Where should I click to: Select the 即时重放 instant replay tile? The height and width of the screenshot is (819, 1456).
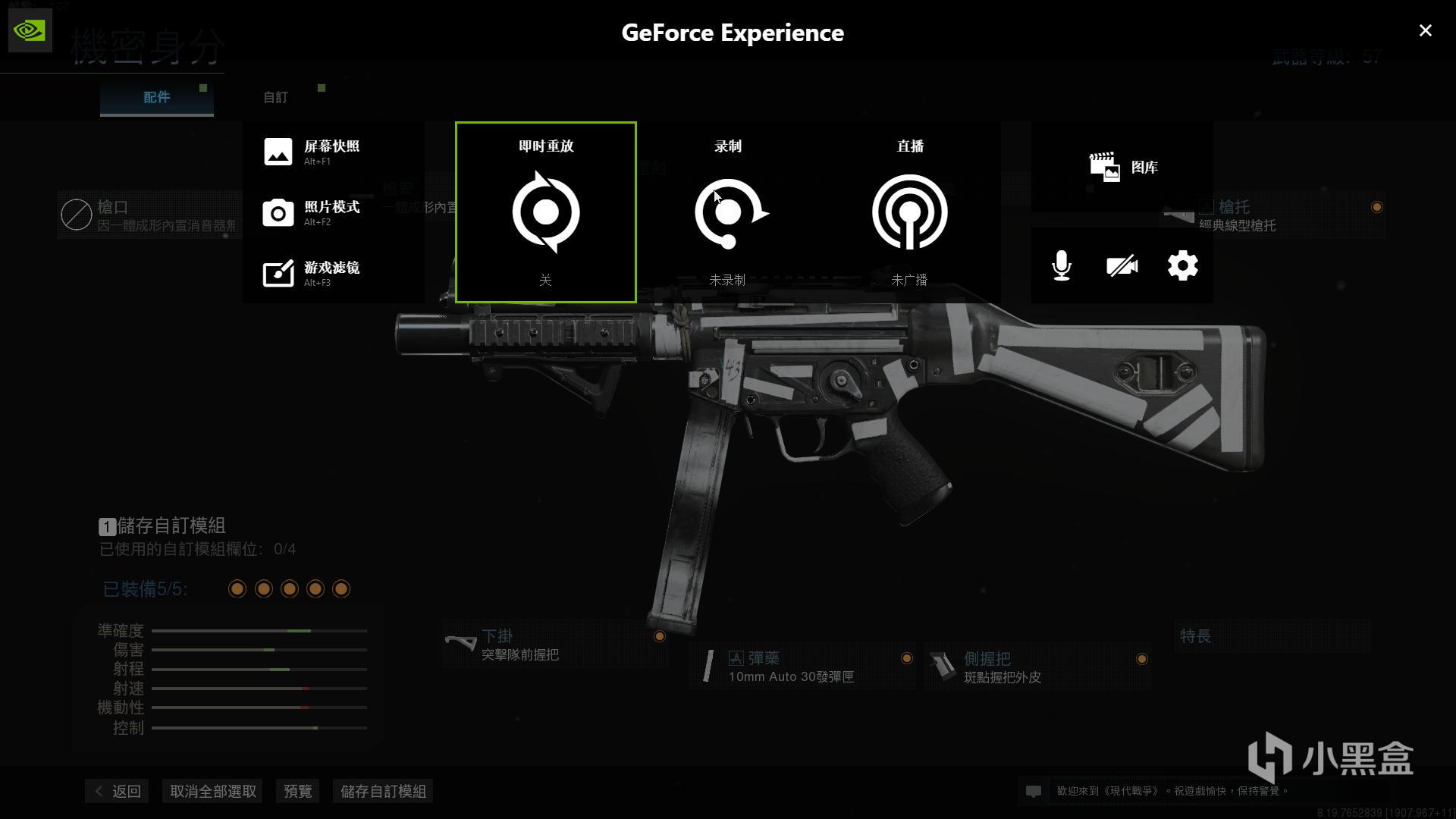pos(546,212)
